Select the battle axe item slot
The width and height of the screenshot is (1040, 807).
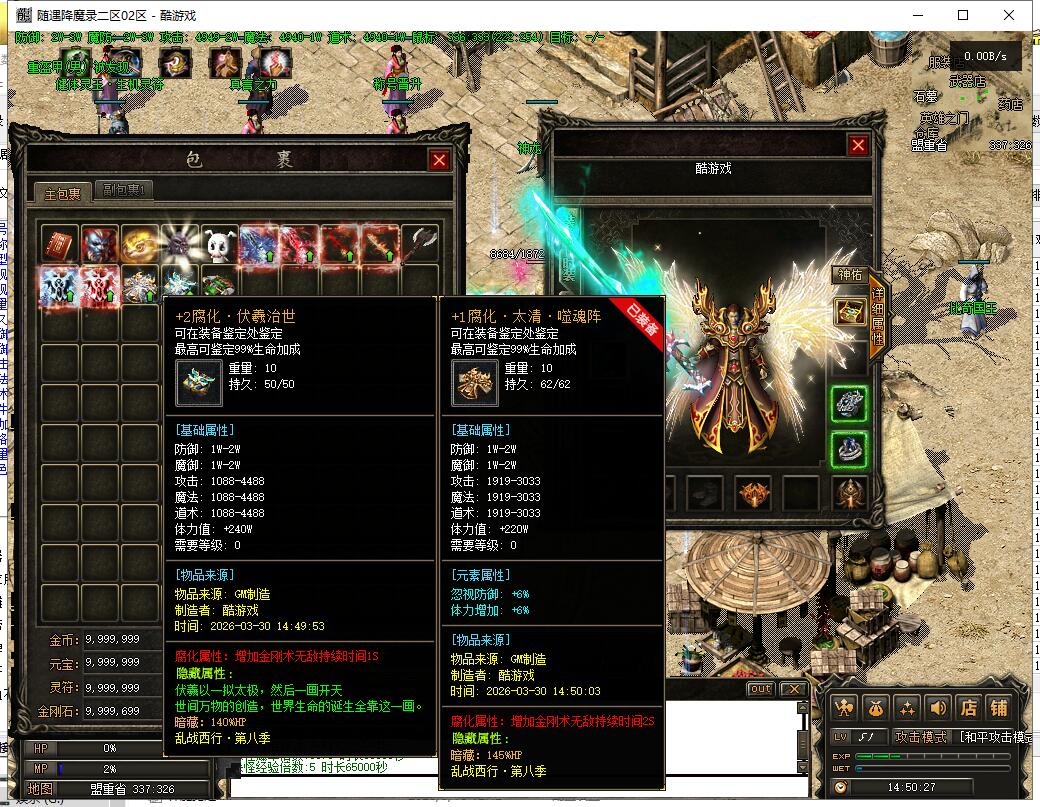(420, 245)
